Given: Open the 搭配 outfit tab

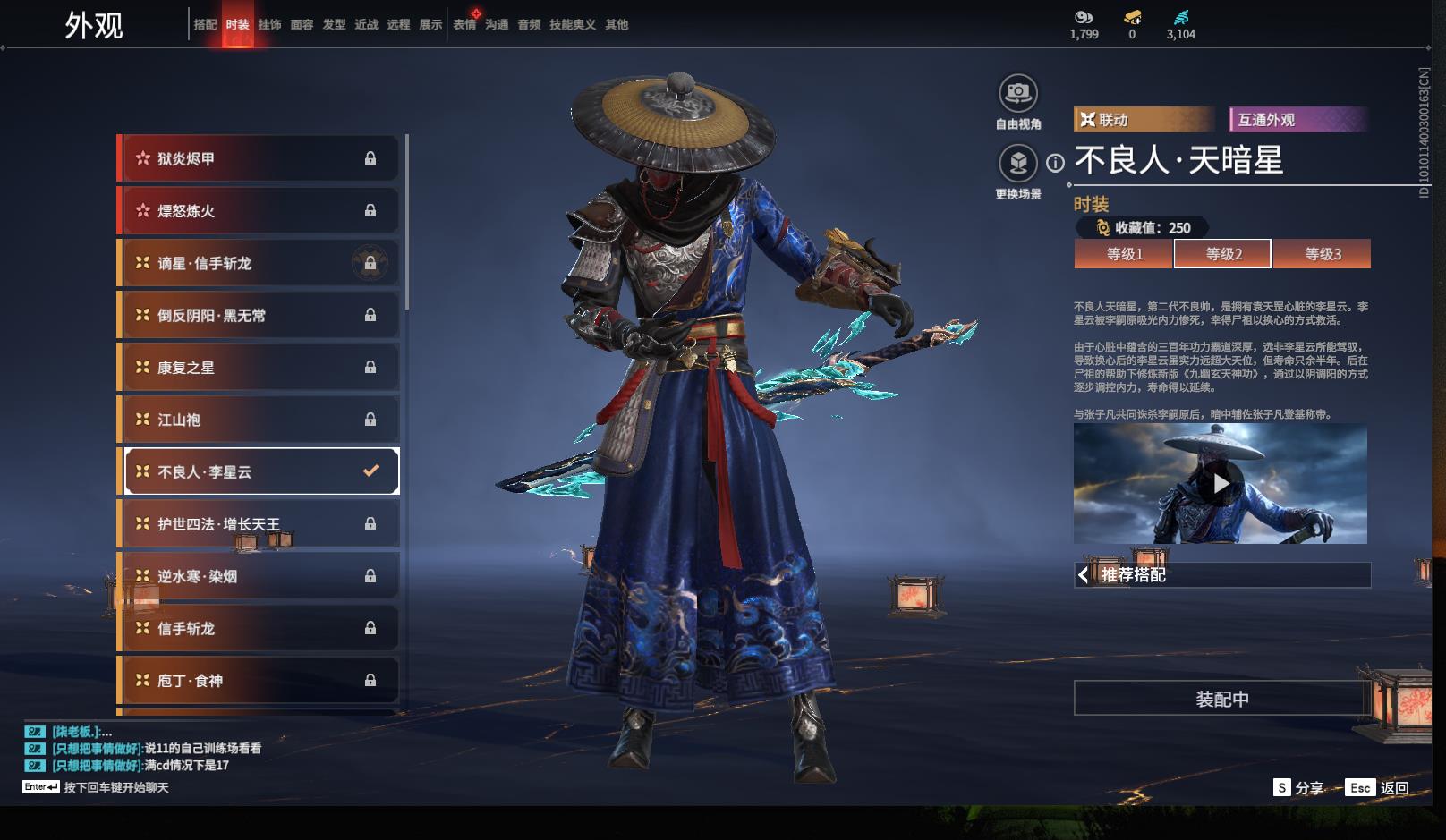Looking at the screenshot, I should pyautogui.click(x=205, y=25).
